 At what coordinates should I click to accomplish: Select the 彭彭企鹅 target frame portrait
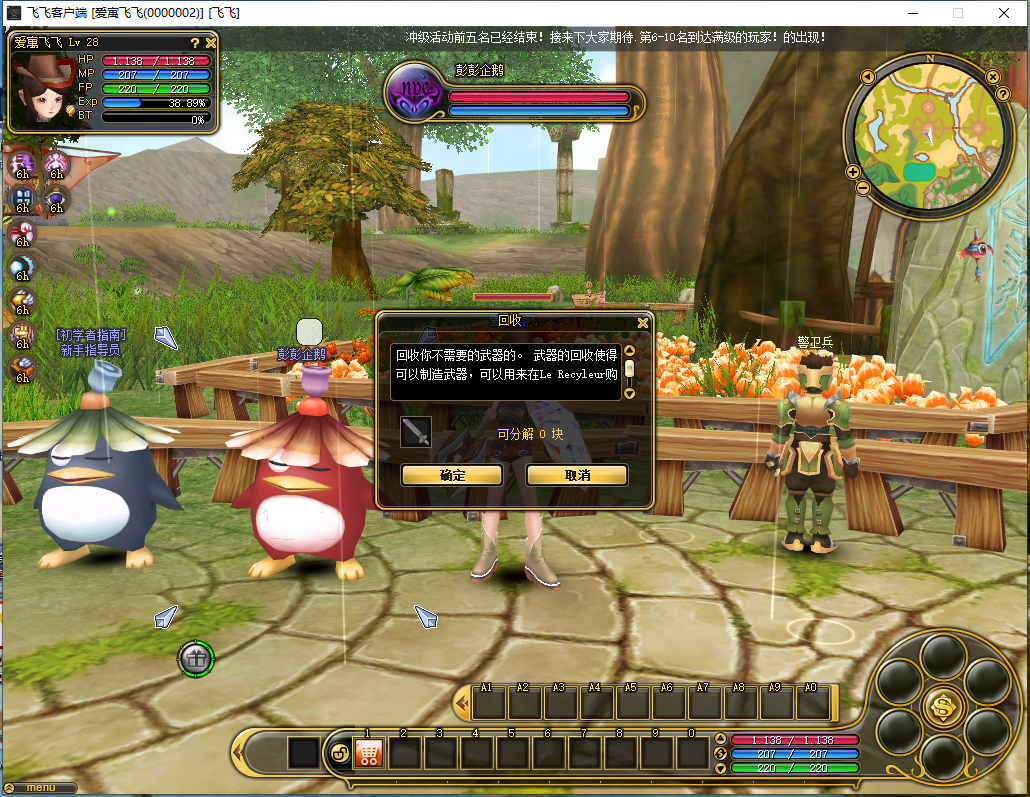(x=414, y=91)
